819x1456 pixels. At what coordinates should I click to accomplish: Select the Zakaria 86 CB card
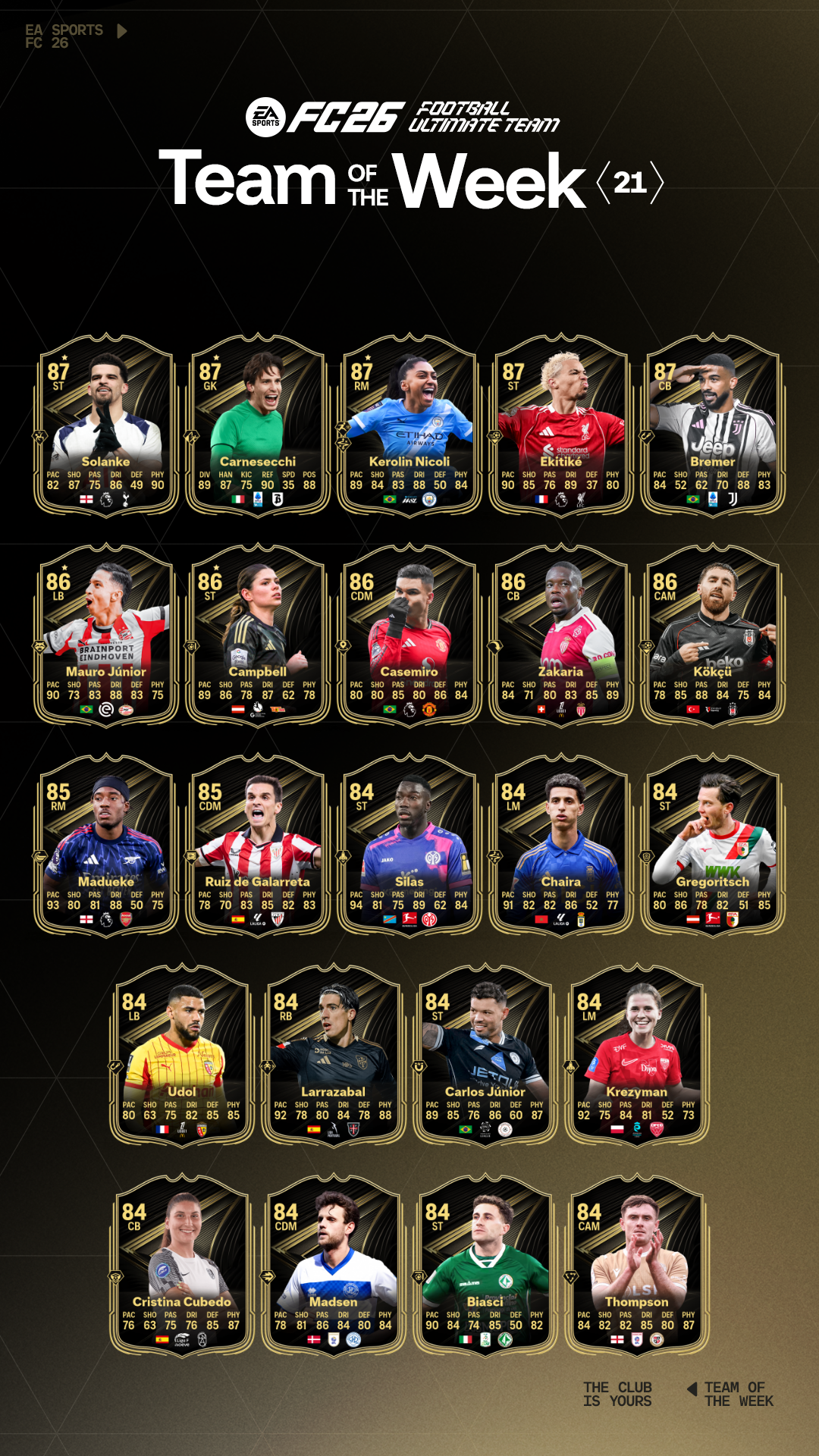[561, 635]
